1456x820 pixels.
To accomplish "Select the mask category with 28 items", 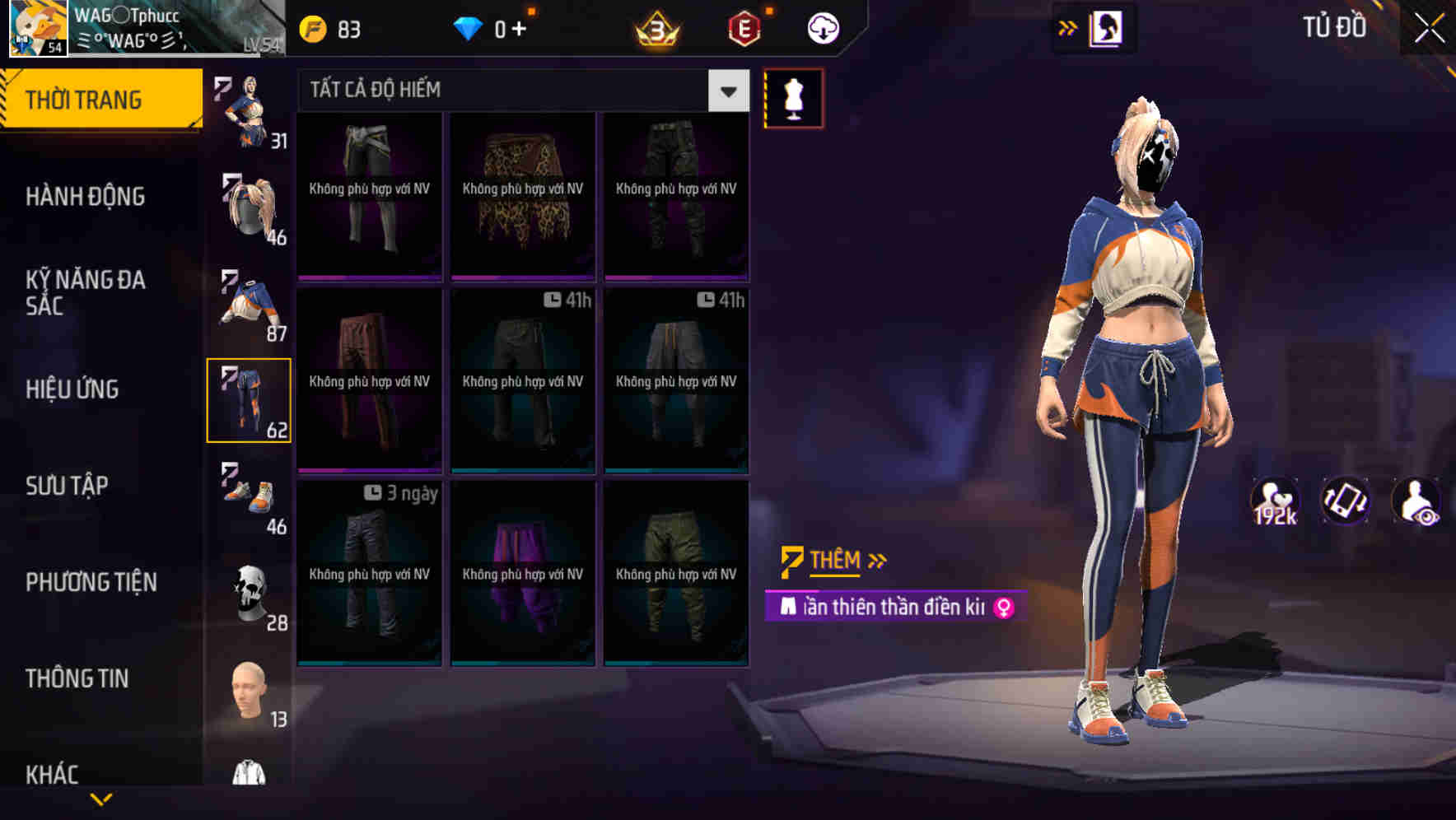I will pyautogui.click(x=250, y=594).
